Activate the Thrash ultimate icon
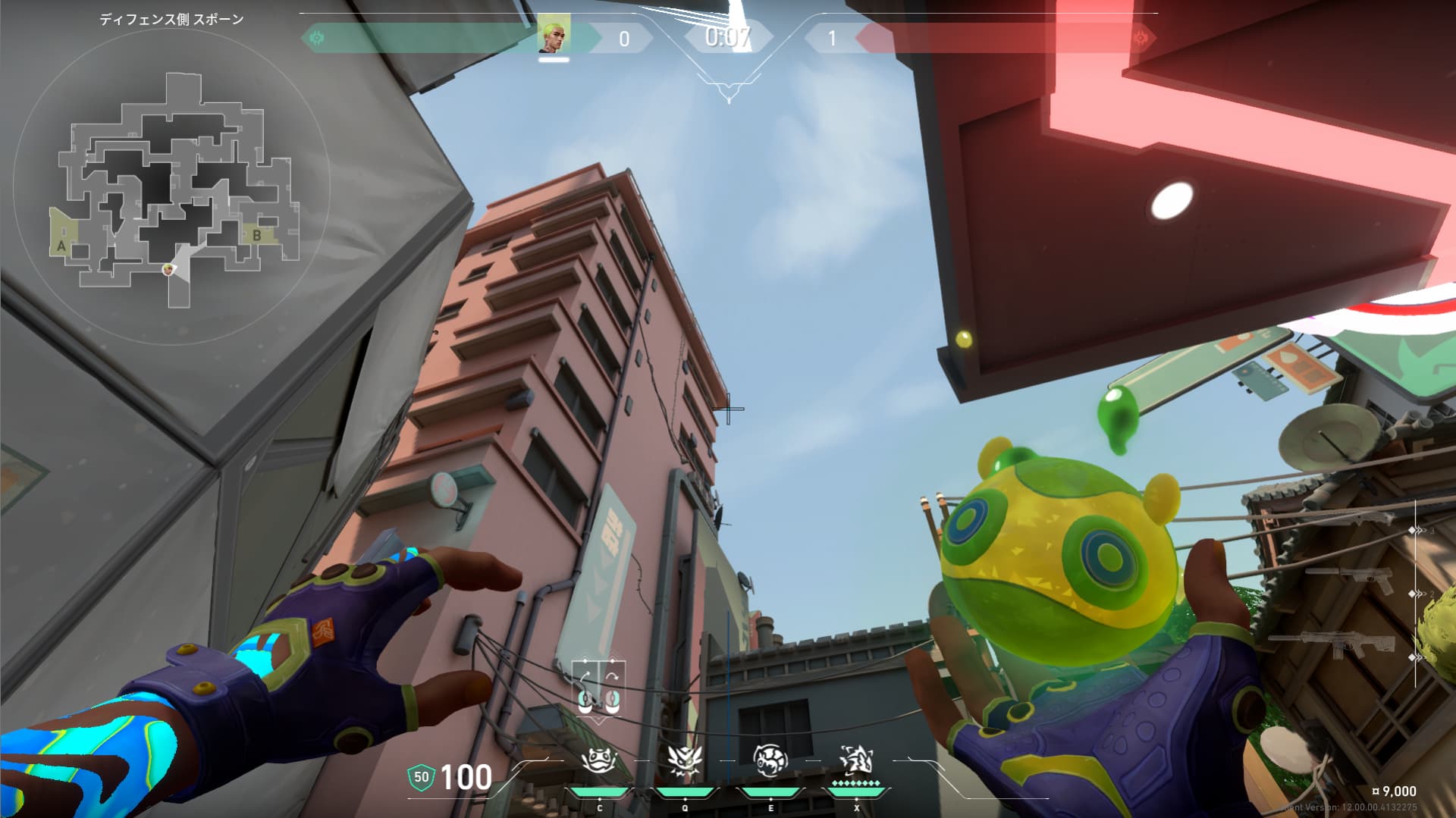 pos(856,760)
